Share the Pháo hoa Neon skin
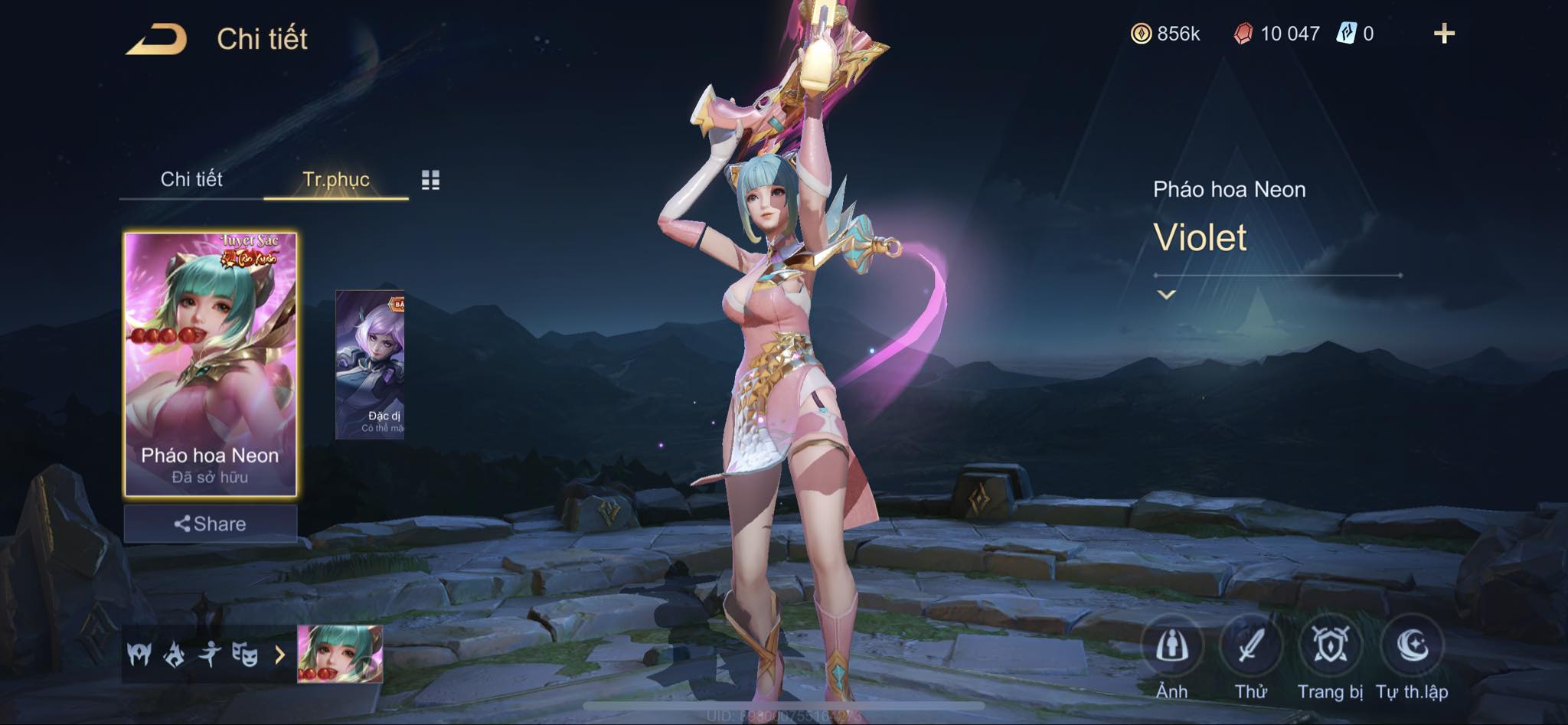 point(211,524)
